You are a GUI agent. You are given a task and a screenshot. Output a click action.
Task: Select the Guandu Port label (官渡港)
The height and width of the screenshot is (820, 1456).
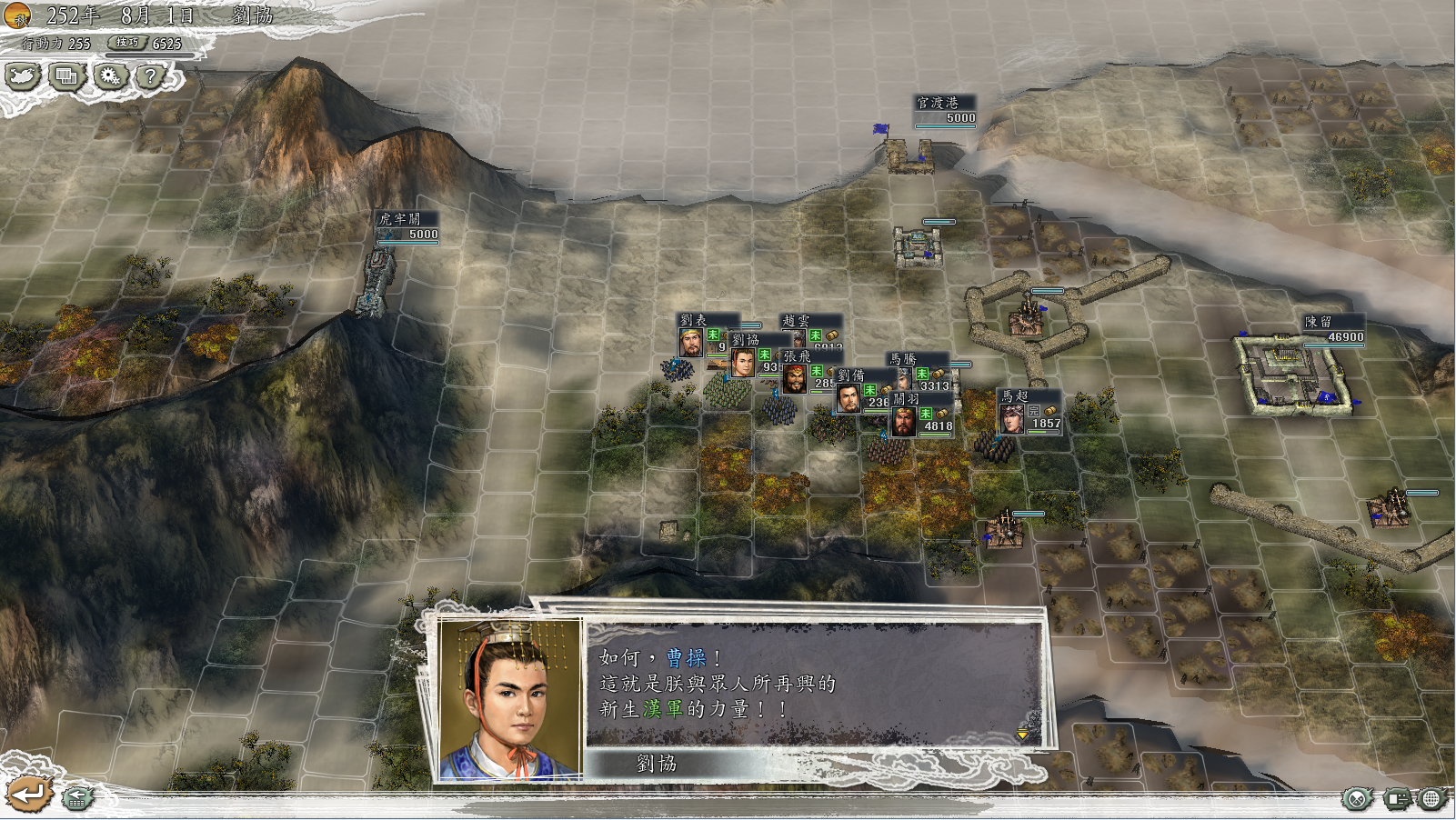938,103
